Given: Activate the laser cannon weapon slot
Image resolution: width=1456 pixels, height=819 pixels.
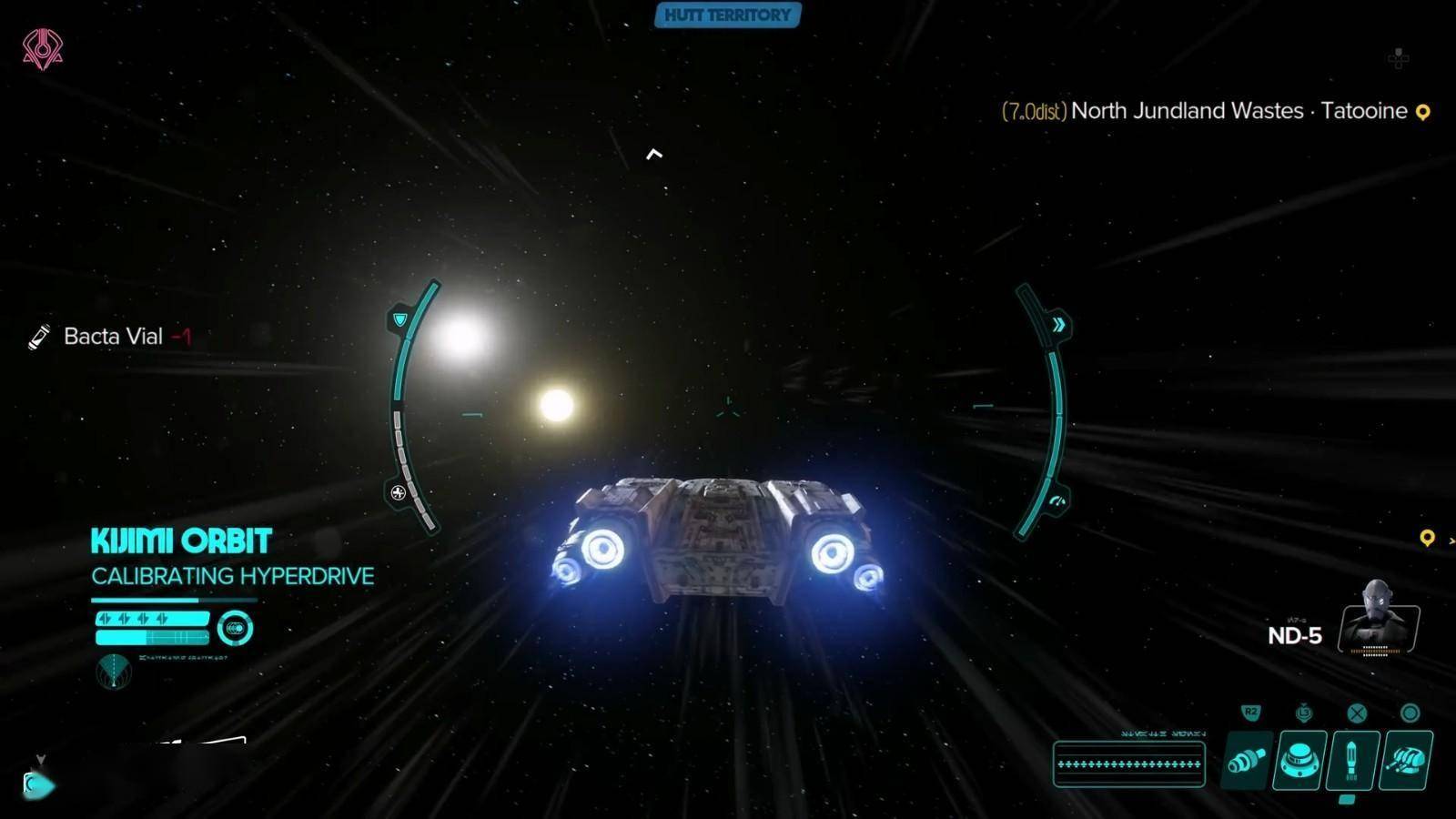Looking at the screenshot, I should tap(1247, 760).
